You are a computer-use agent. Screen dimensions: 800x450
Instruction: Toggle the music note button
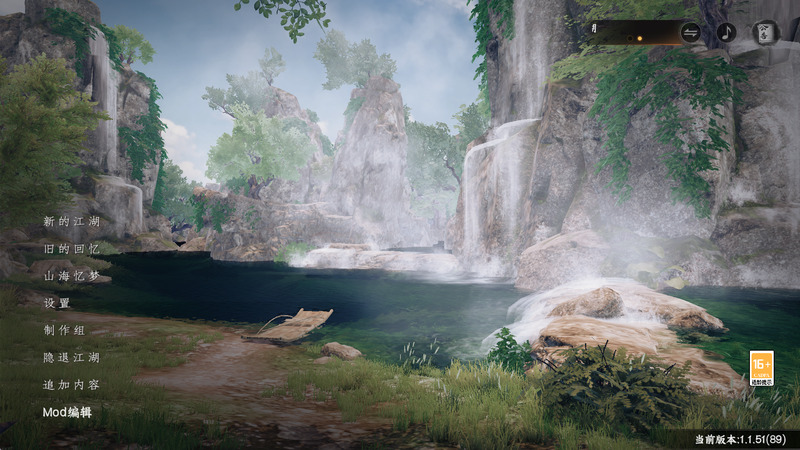tap(727, 32)
